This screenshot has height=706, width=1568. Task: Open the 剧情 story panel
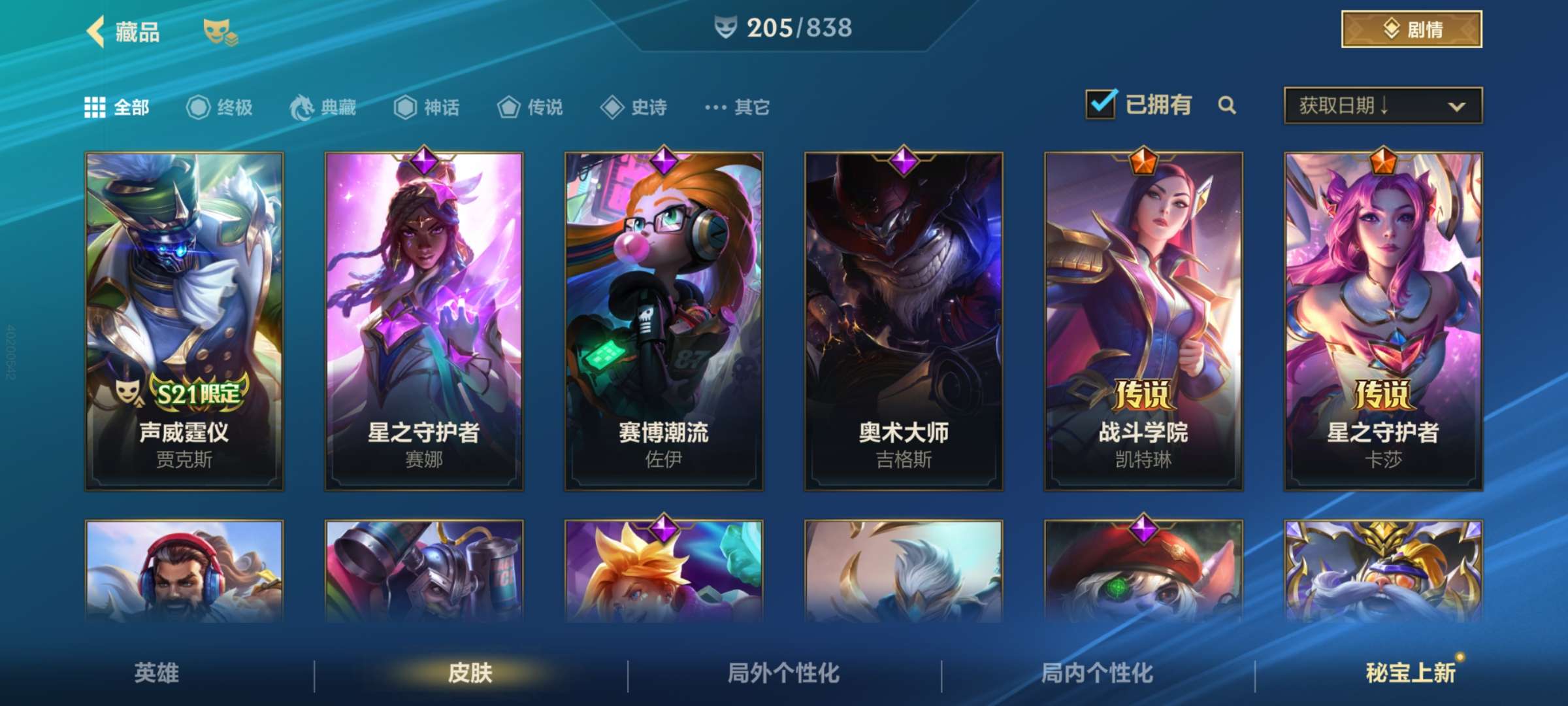pyautogui.click(x=1411, y=29)
